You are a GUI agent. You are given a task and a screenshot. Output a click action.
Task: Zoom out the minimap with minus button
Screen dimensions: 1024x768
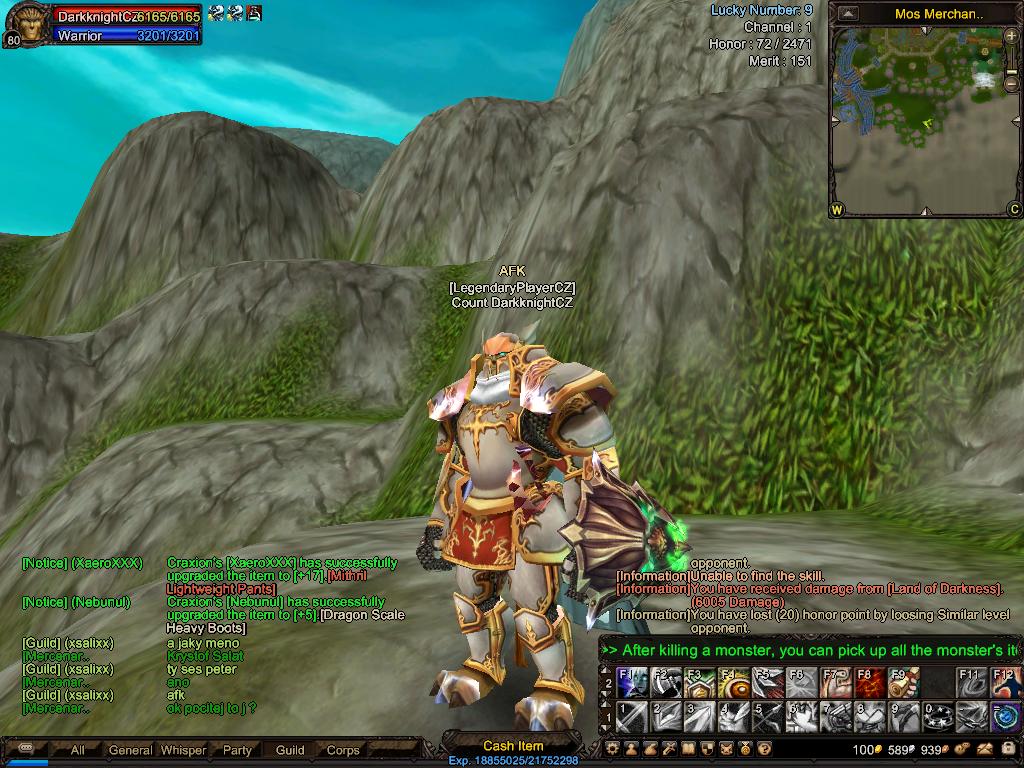(1010, 86)
